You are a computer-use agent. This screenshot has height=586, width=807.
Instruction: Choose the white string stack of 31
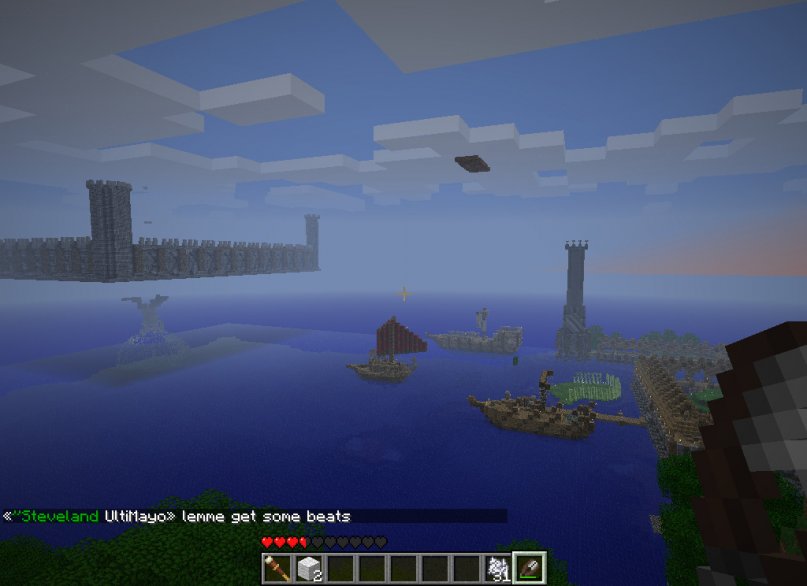pos(497,568)
